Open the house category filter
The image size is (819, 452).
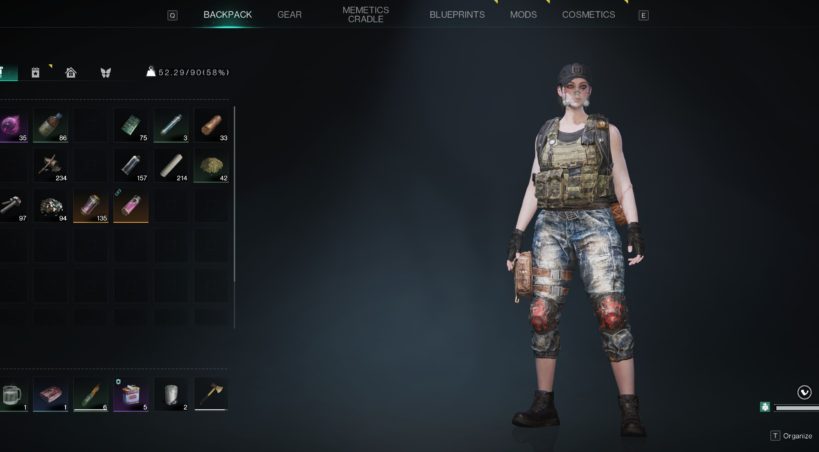[x=71, y=72]
